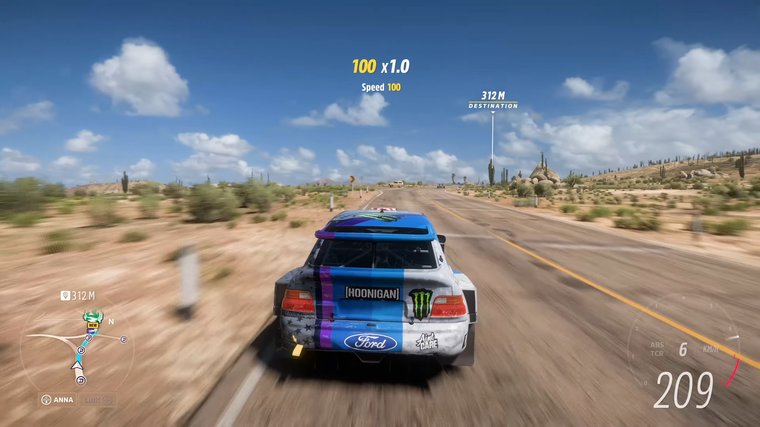Select the 312 M destination waypoint marker
The image size is (760, 427).
coord(492,100)
